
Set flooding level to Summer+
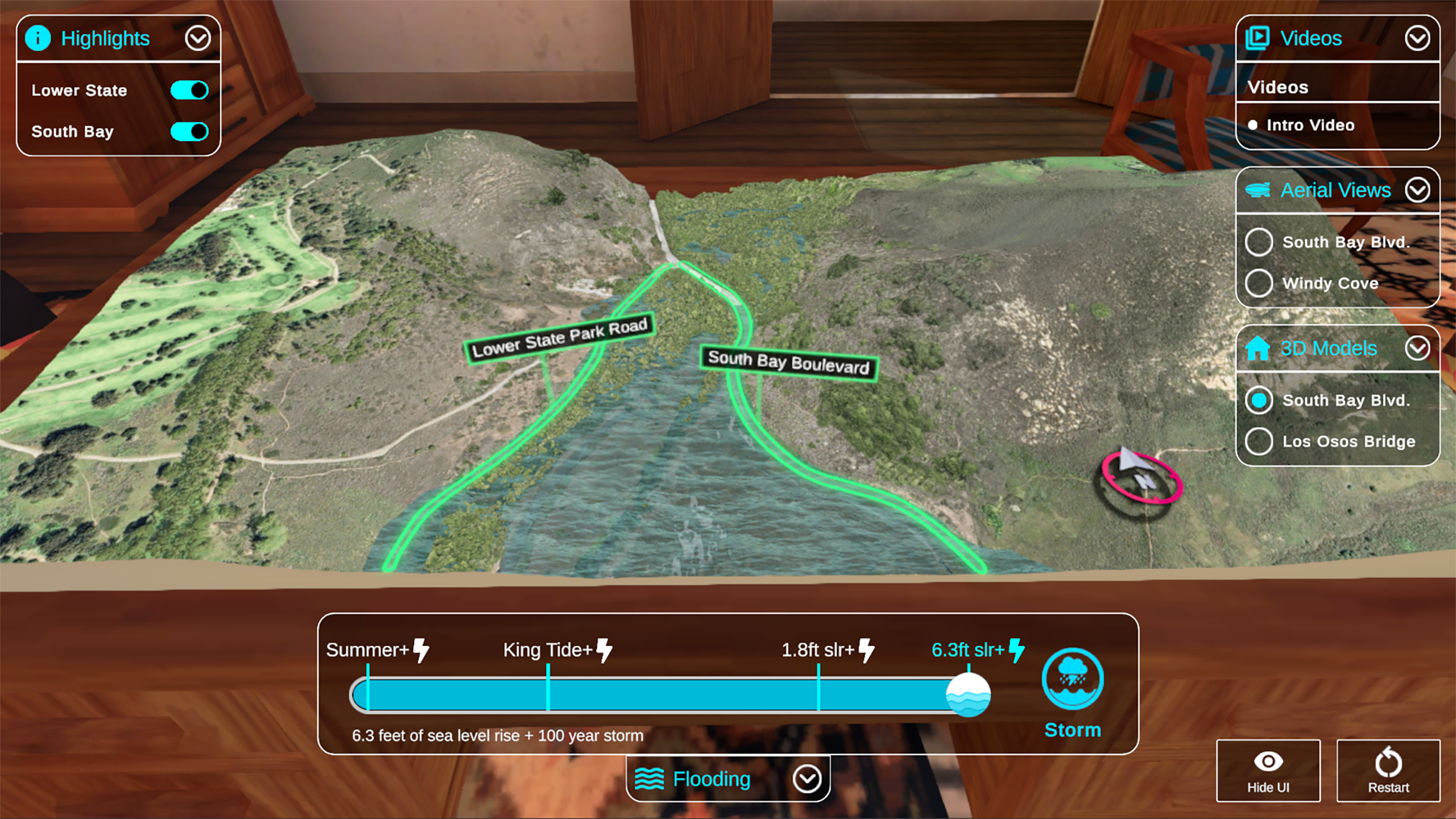point(368,694)
